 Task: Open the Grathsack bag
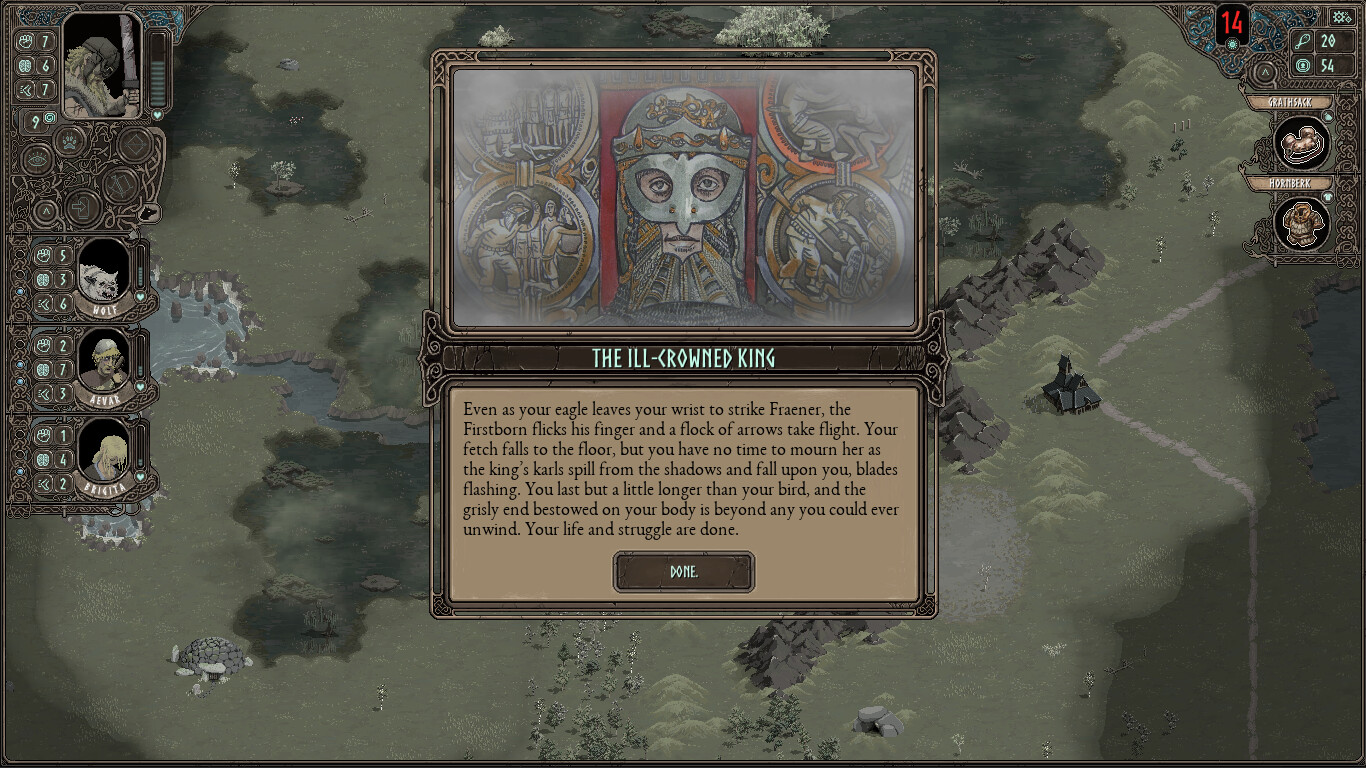(1301, 143)
